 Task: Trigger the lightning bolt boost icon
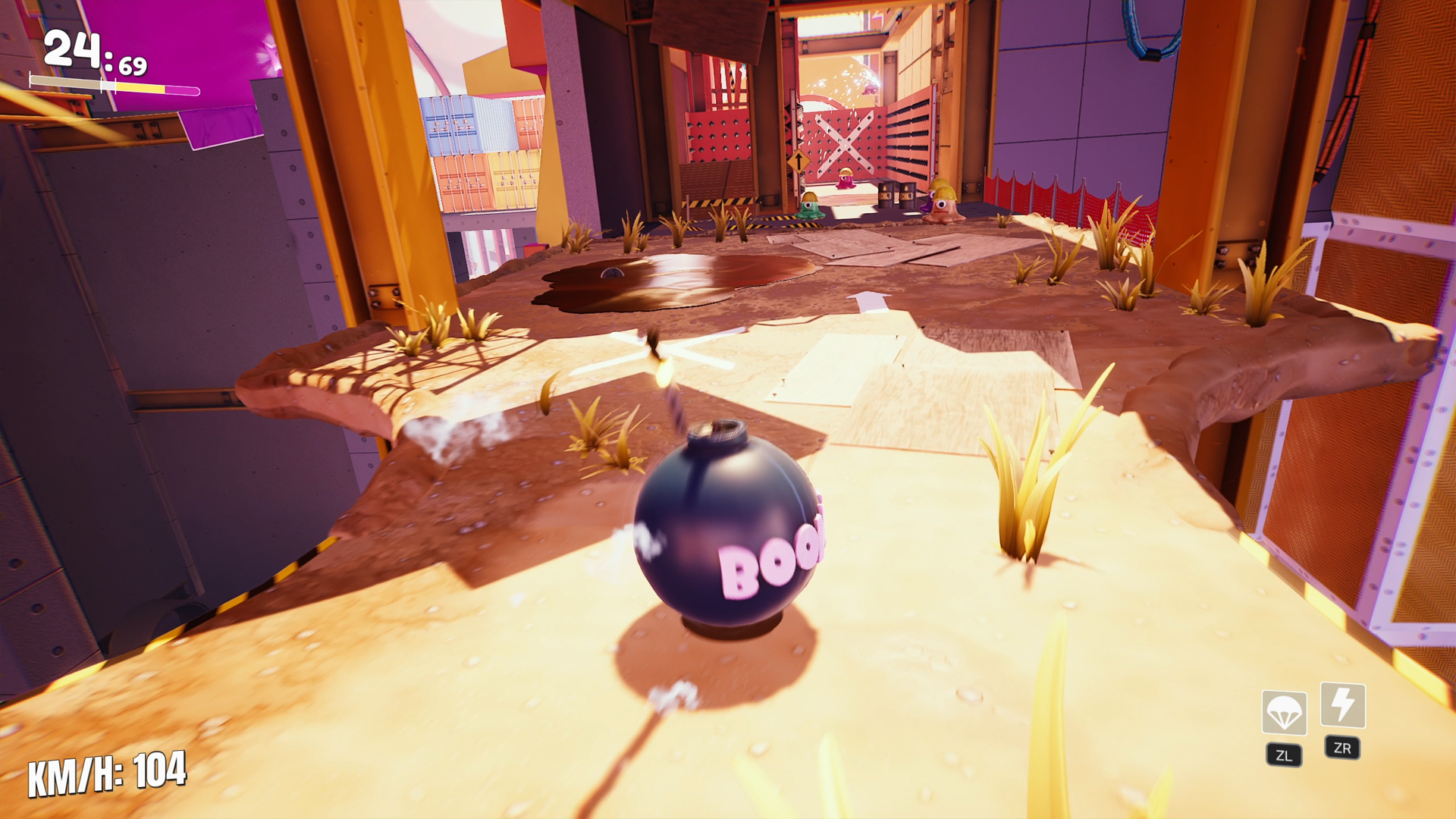pyautogui.click(x=1342, y=704)
